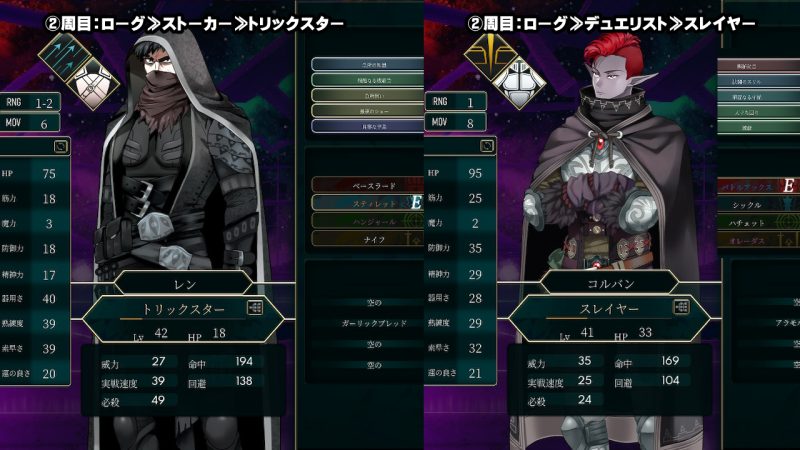This screenshot has height=450, width=800.
Task: Choose the equipped スティレット weapon
Action: 360,203
